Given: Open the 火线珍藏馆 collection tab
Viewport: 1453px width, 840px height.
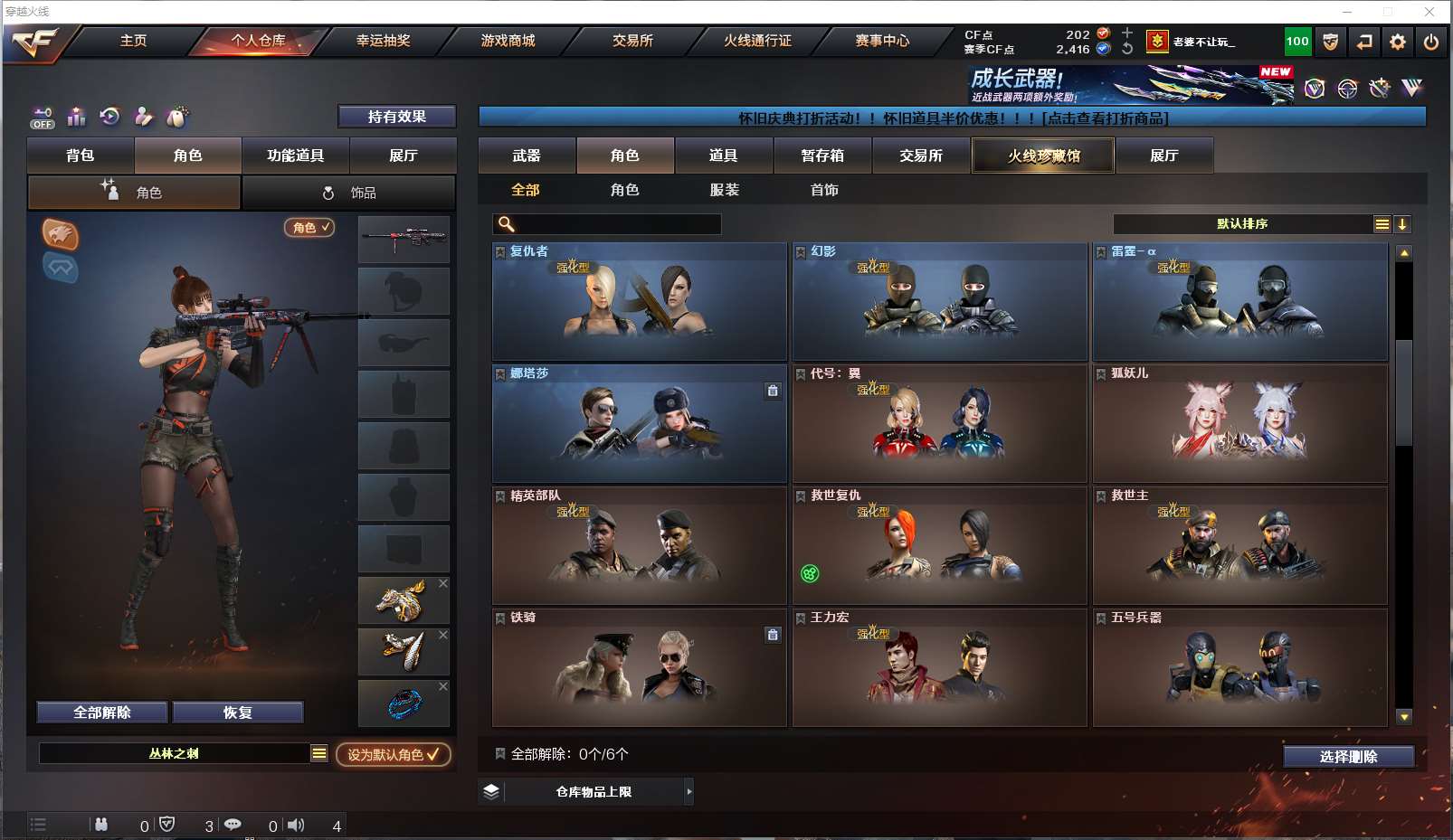Looking at the screenshot, I should click(1043, 156).
